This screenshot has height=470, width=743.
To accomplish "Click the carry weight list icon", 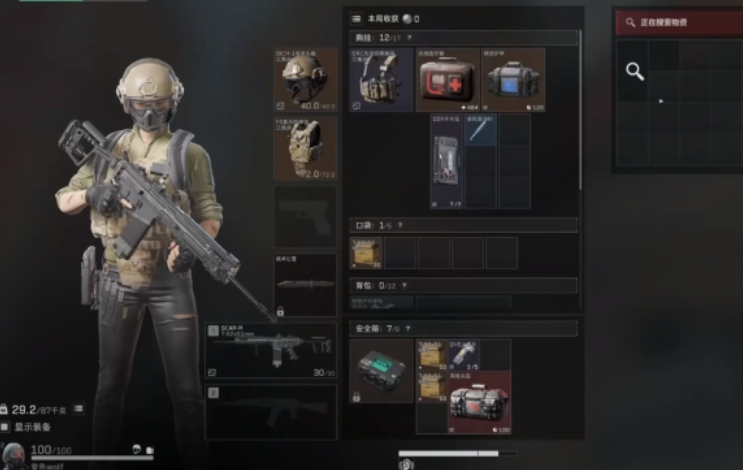I will [x=78, y=409].
